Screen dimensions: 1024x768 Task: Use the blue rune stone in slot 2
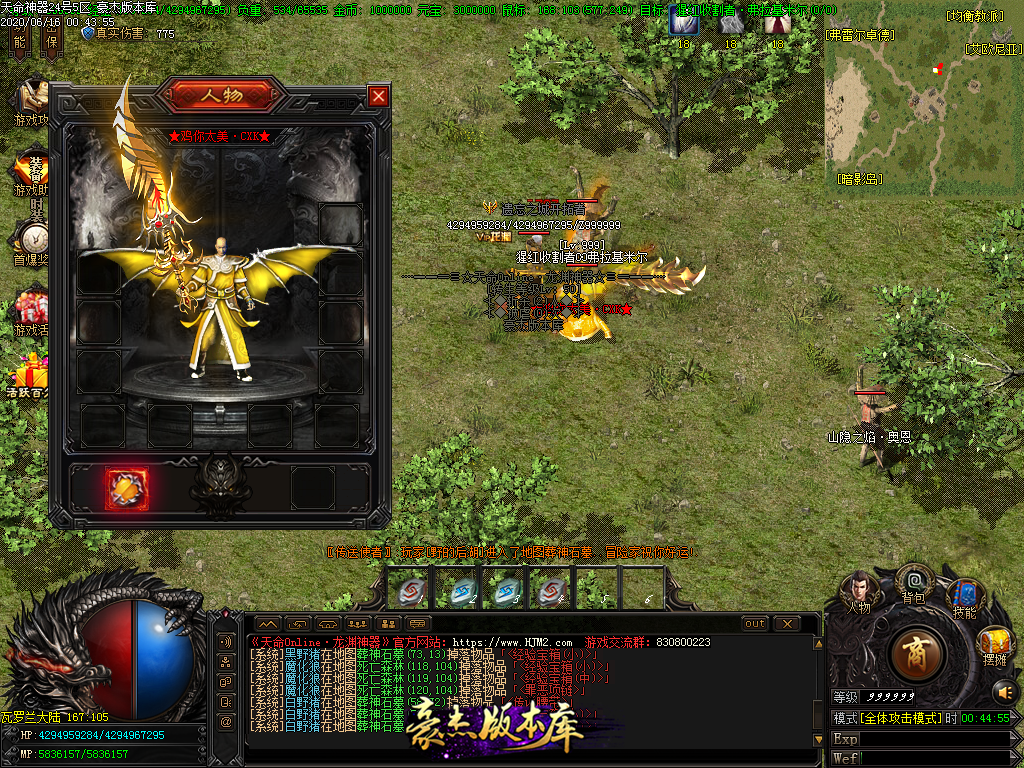[460, 591]
